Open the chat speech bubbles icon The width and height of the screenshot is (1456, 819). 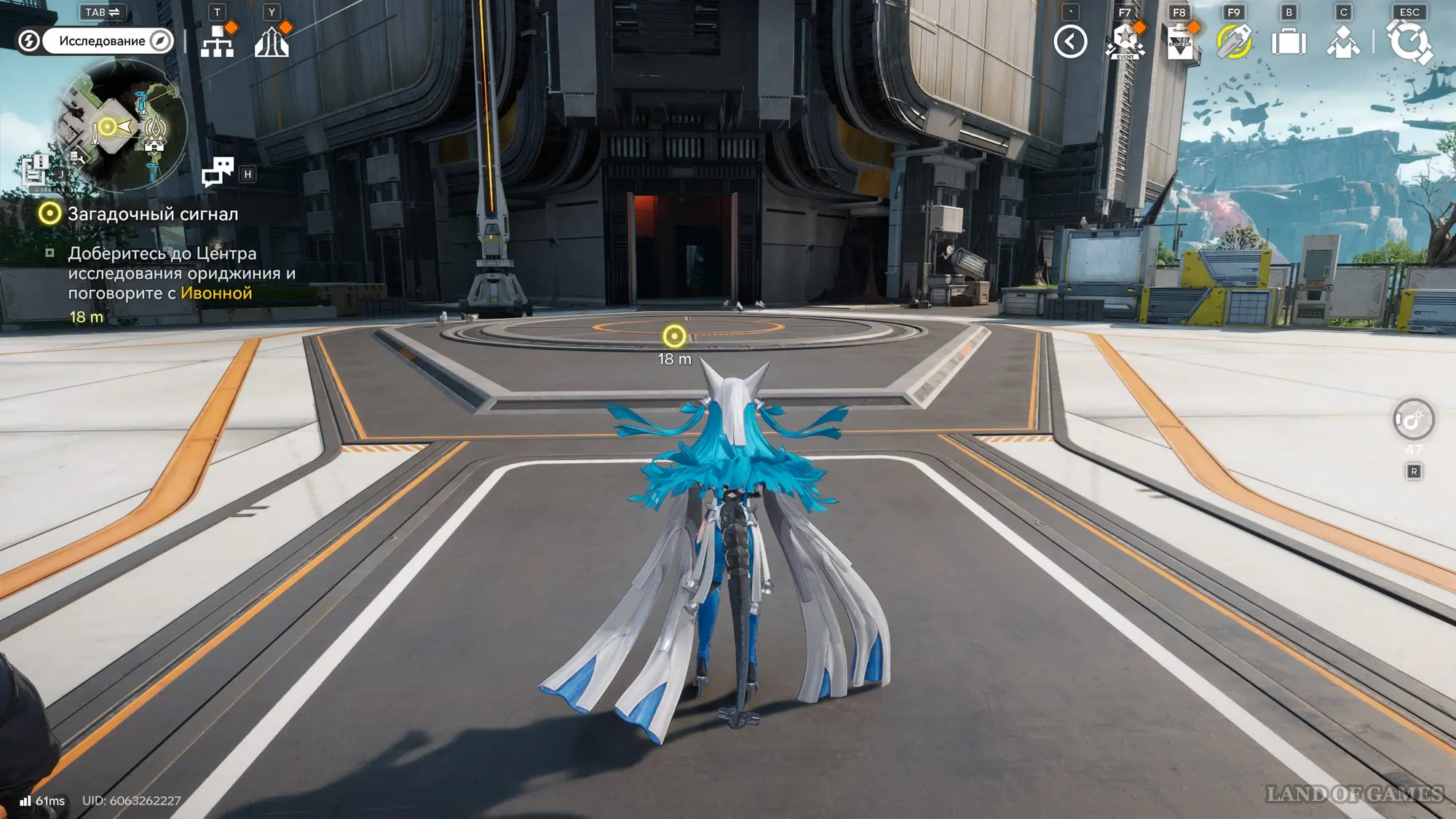coord(217,172)
